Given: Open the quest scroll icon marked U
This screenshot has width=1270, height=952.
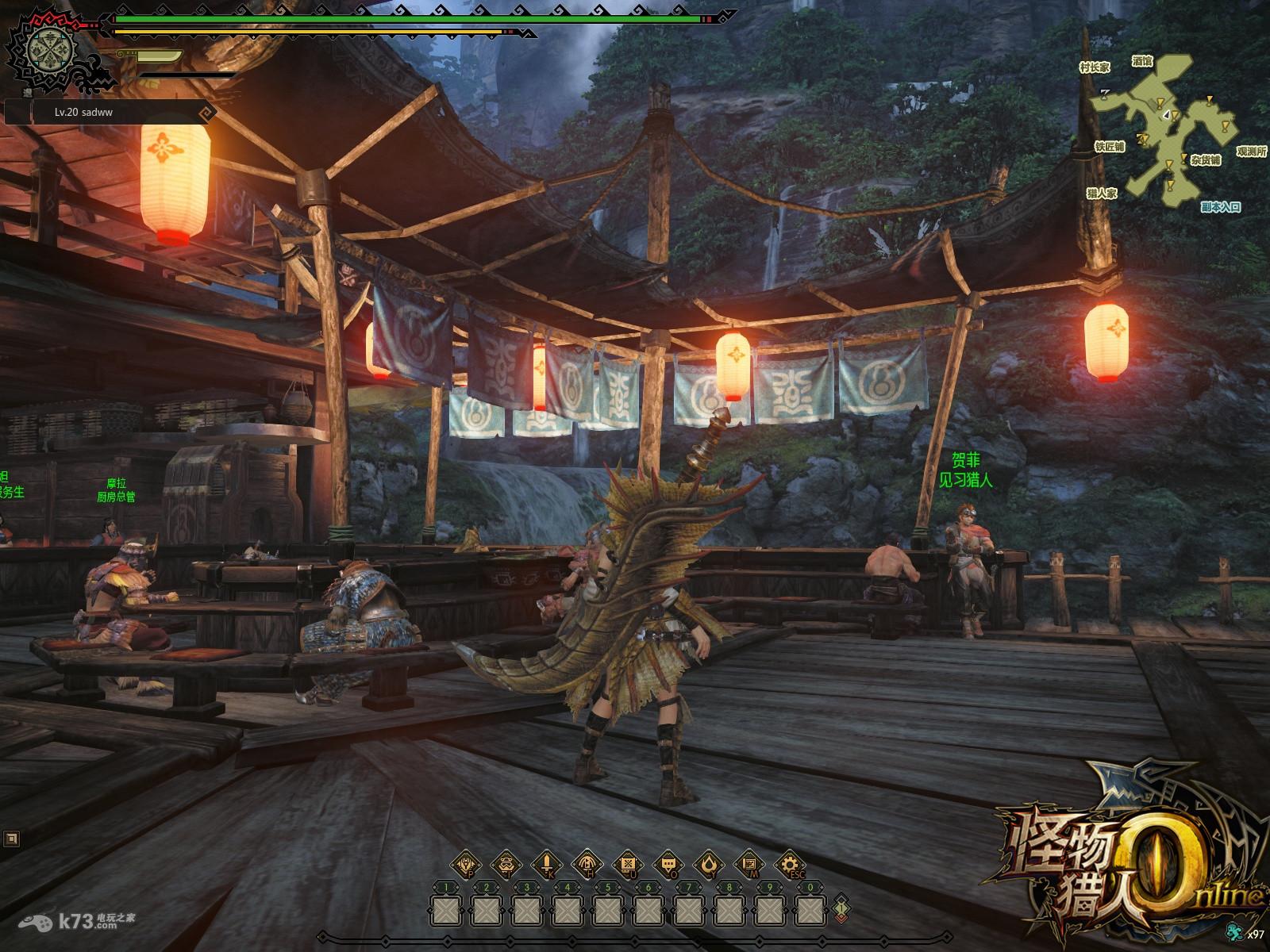Looking at the screenshot, I should coord(627,865).
